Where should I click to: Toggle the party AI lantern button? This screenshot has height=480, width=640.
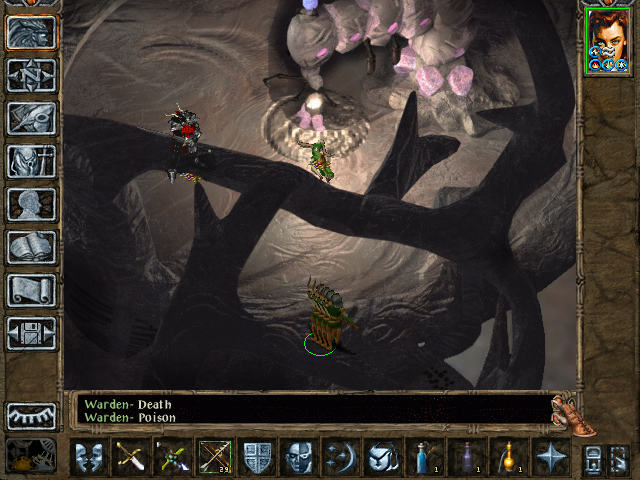pyautogui.click(x=31, y=456)
